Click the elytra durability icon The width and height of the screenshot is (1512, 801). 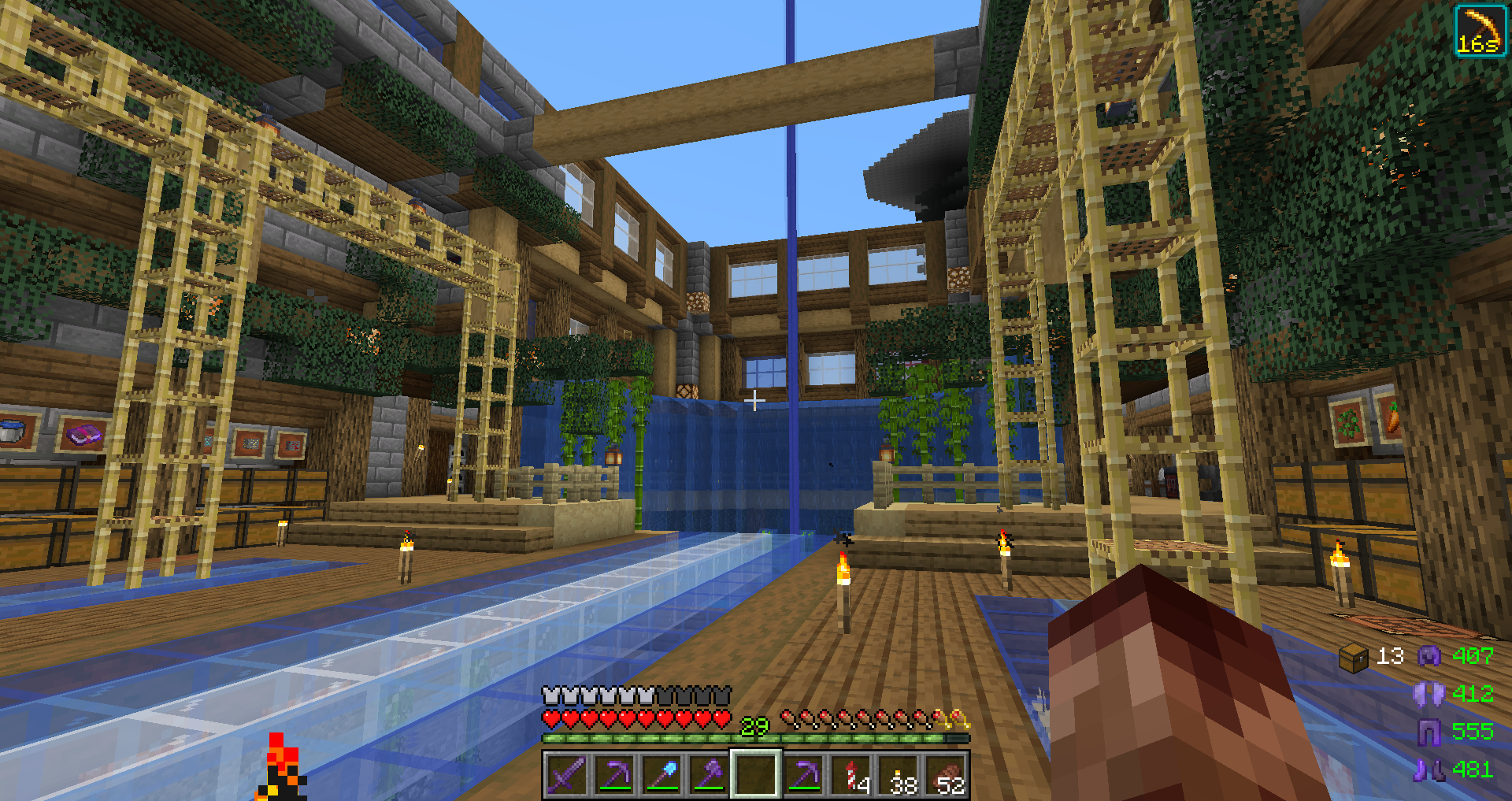pos(1429,694)
